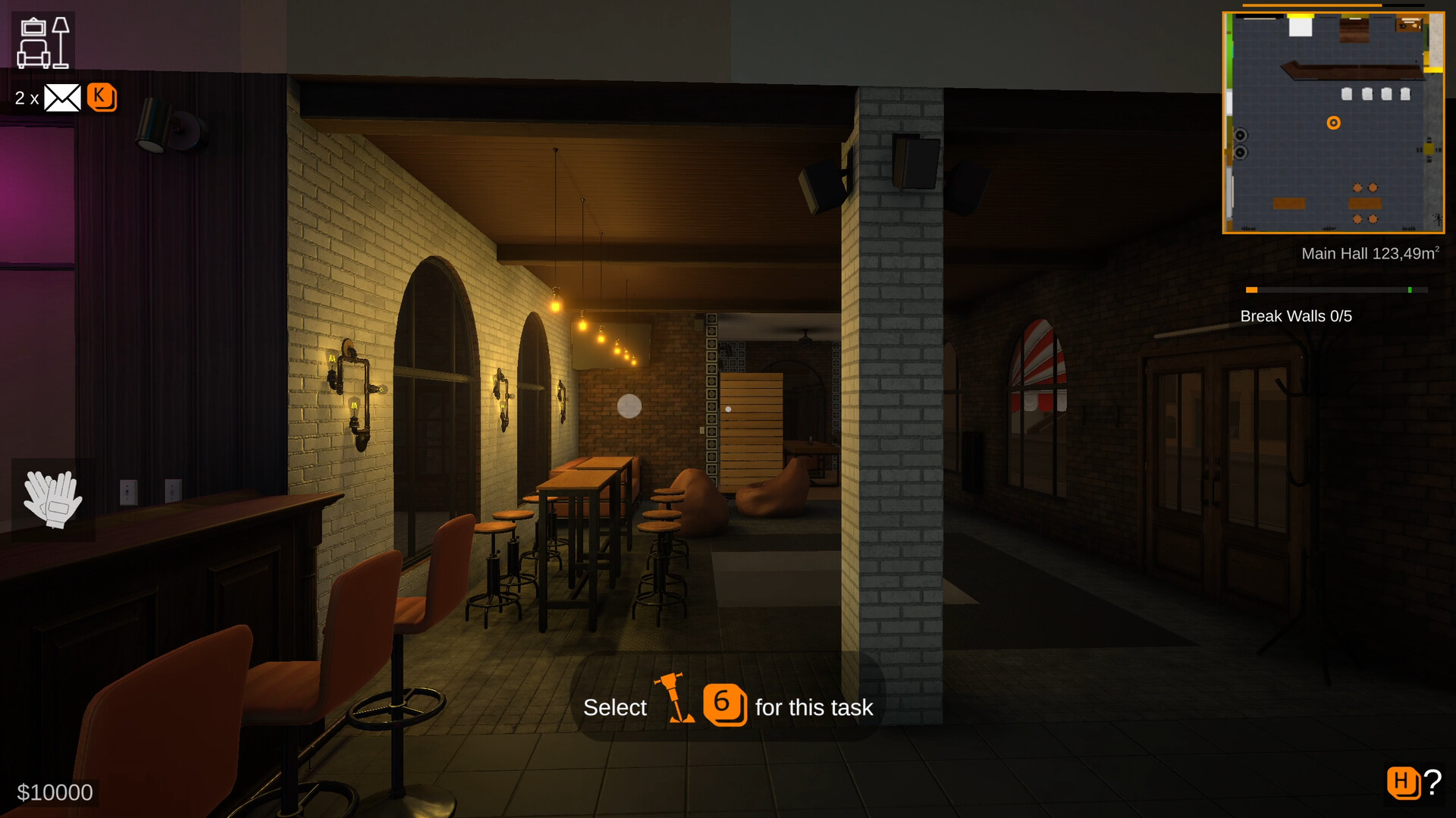The image size is (1456, 818).
Task: Click the orange K keybind icon
Action: (102, 97)
